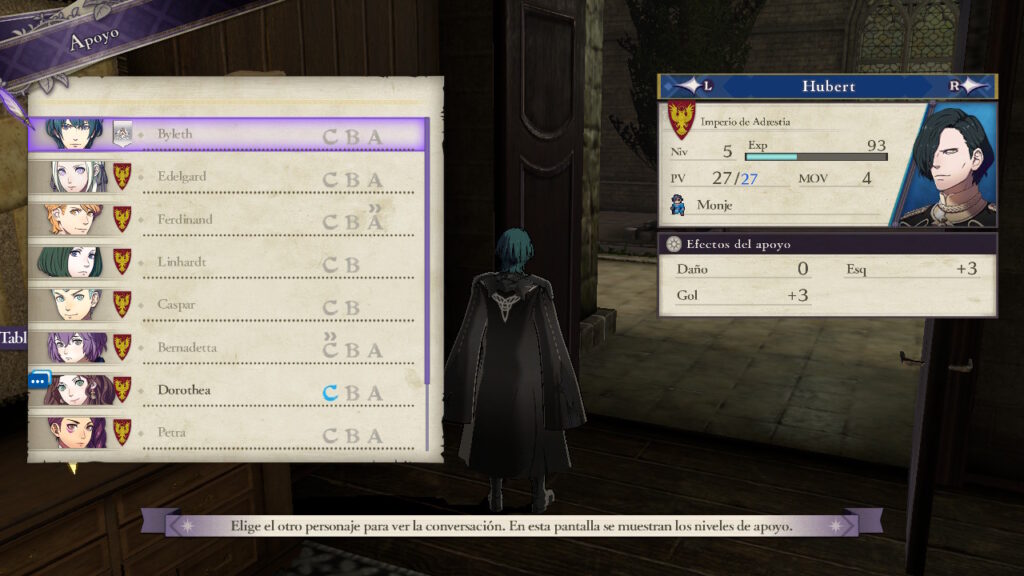
Task: Choose Edelgard's support row
Action: click(230, 177)
